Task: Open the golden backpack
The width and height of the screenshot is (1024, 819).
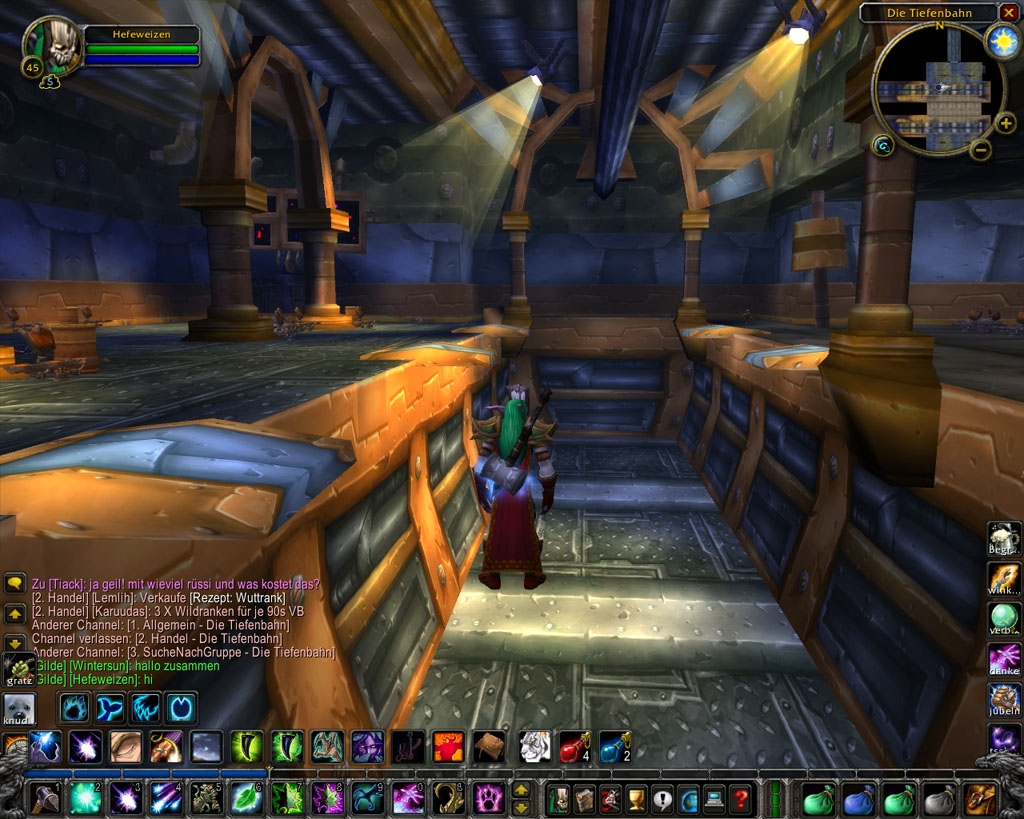Action: coord(980,800)
